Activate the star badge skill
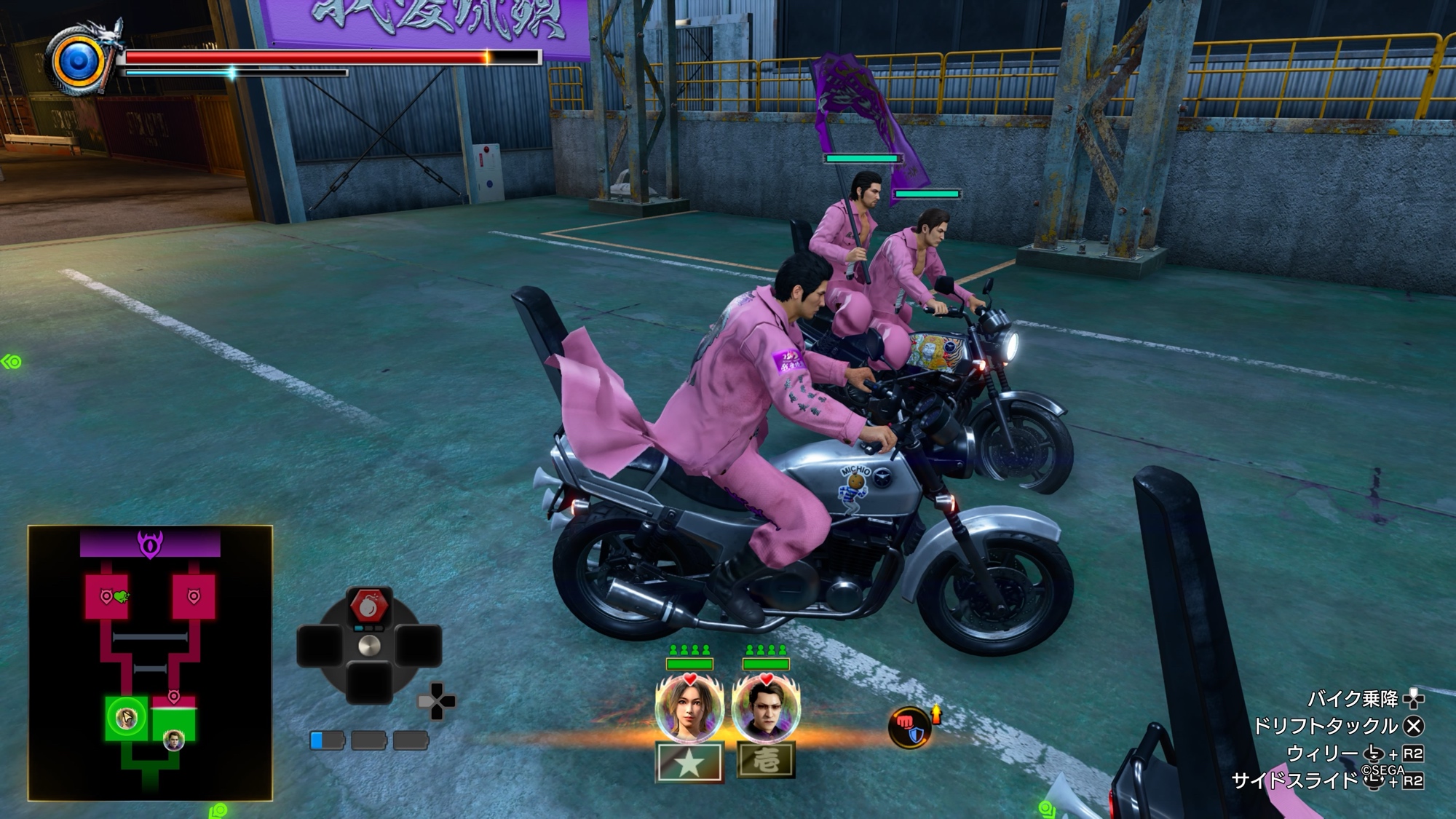The height and width of the screenshot is (819, 1456). coord(689,761)
